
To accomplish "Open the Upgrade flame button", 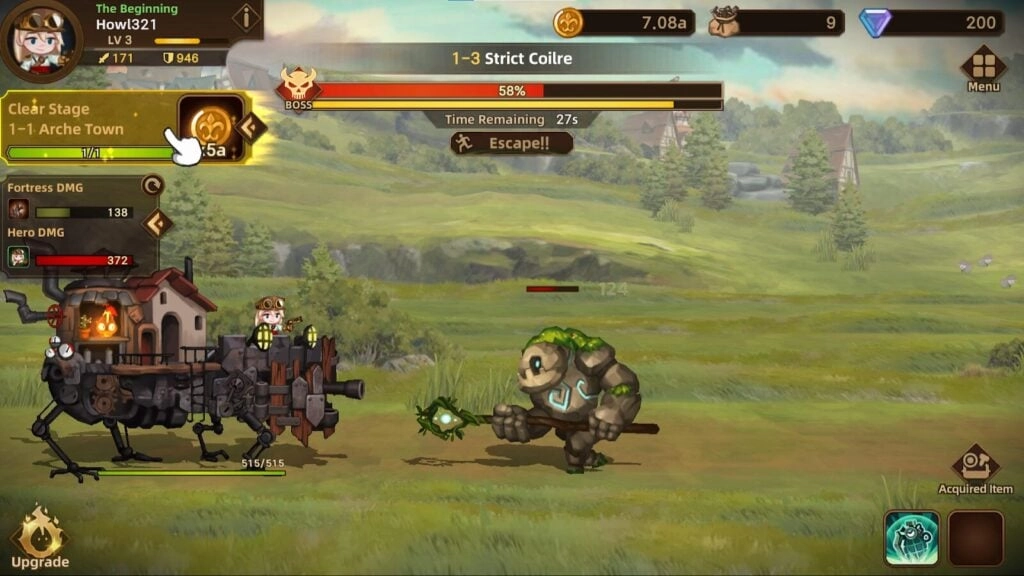I will pyautogui.click(x=40, y=537).
